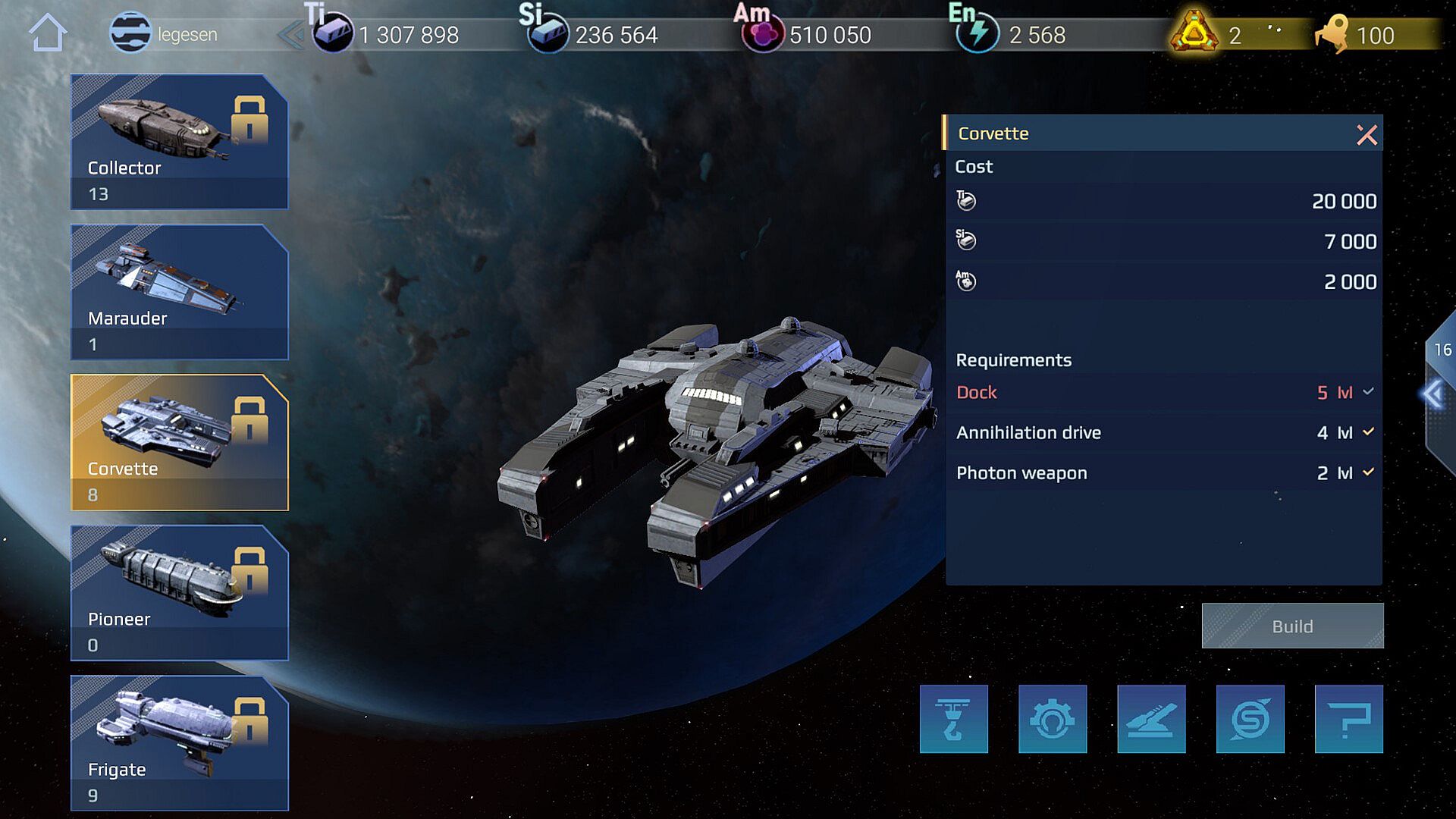Open the Dock requirement row
1456x819 pixels.
pyautogui.click(x=1163, y=393)
